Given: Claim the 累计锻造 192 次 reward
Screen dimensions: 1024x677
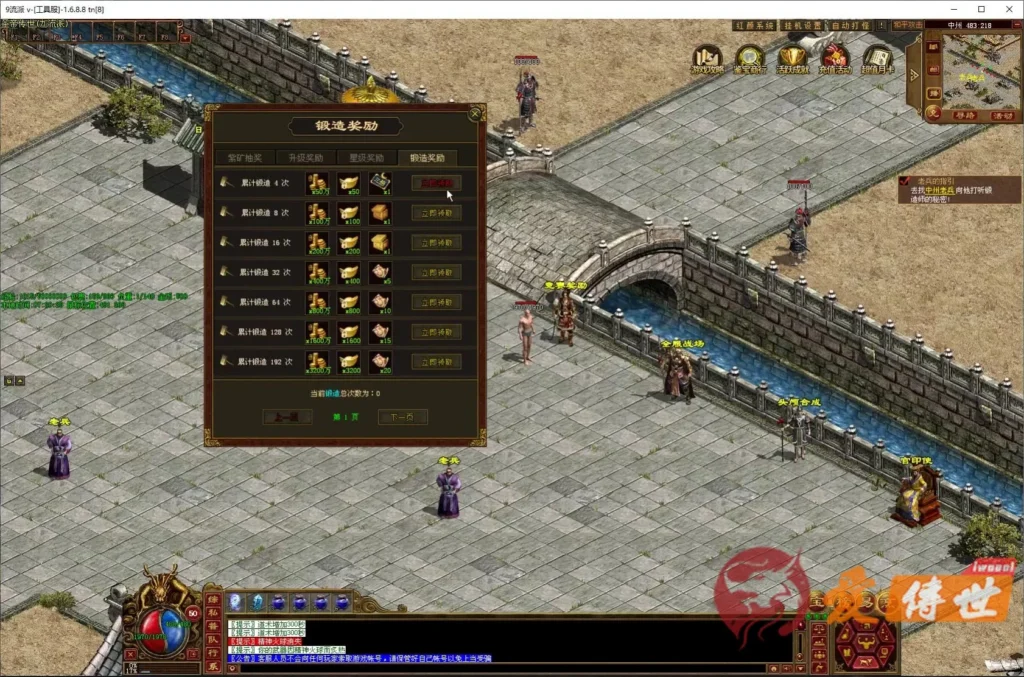Looking at the screenshot, I should (x=436, y=362).
